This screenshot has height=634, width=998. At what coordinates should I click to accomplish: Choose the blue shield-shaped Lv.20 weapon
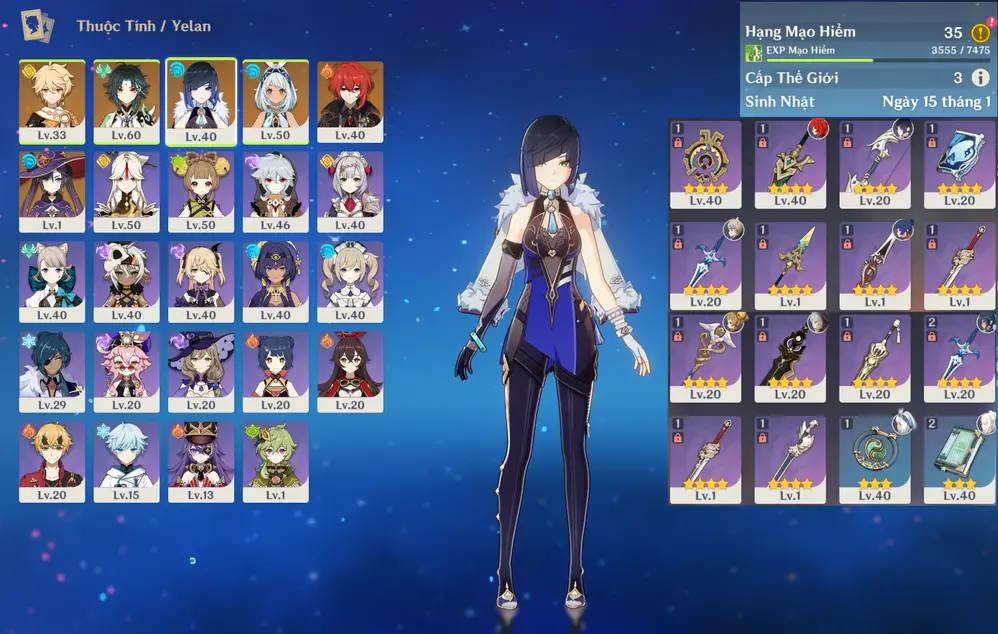[959, 163]
